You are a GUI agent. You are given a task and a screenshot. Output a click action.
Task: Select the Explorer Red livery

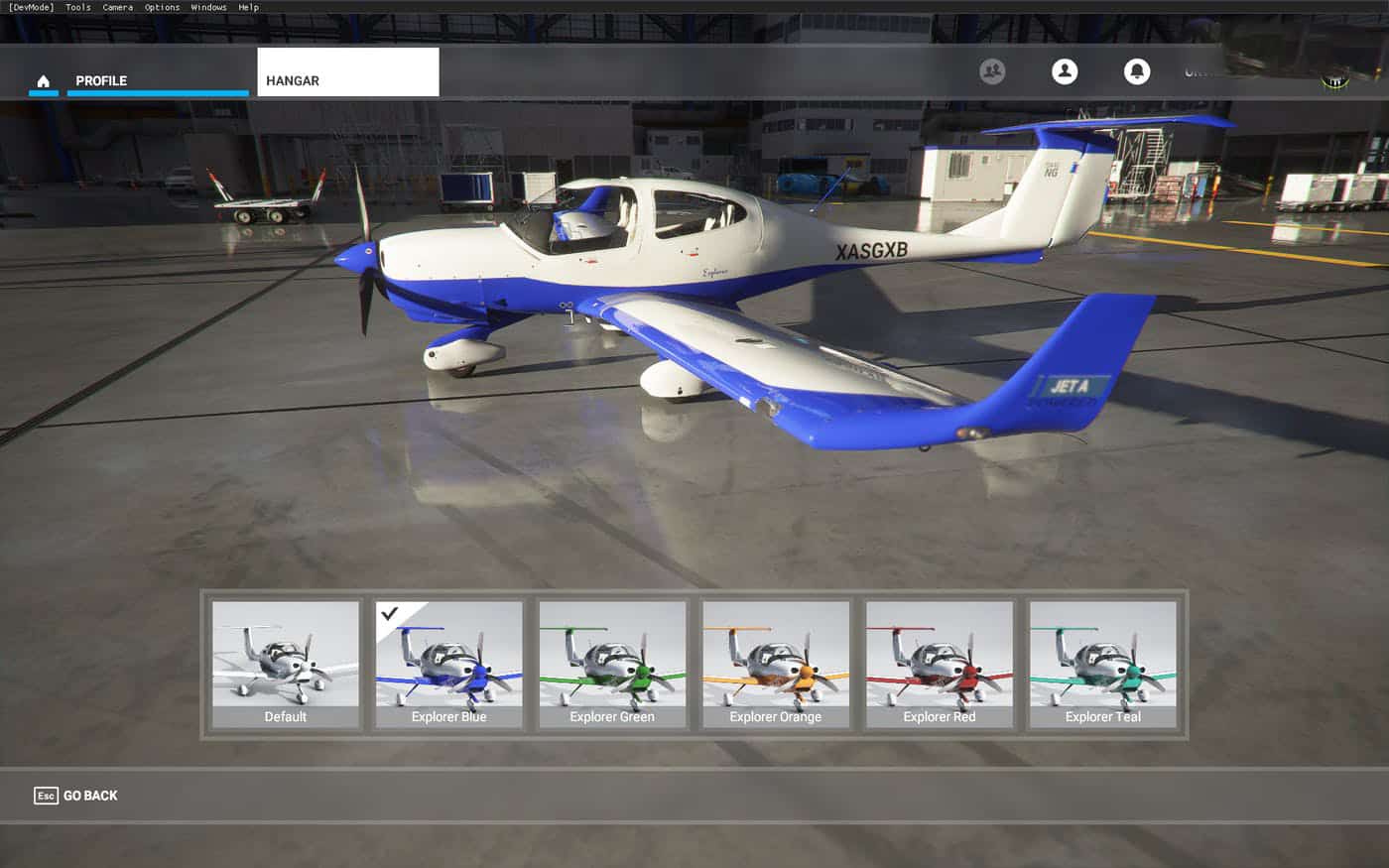[940, 664]
